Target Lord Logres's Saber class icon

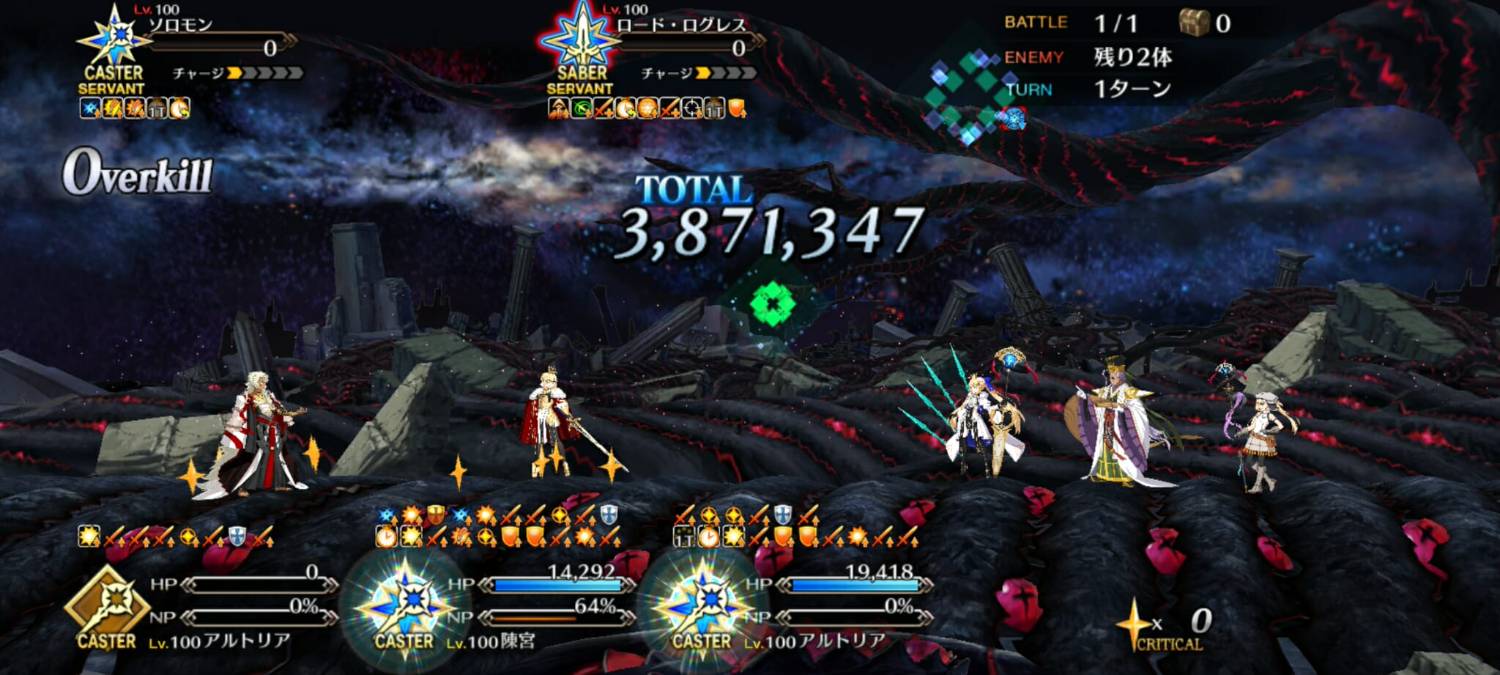click(x=581, y=40)
